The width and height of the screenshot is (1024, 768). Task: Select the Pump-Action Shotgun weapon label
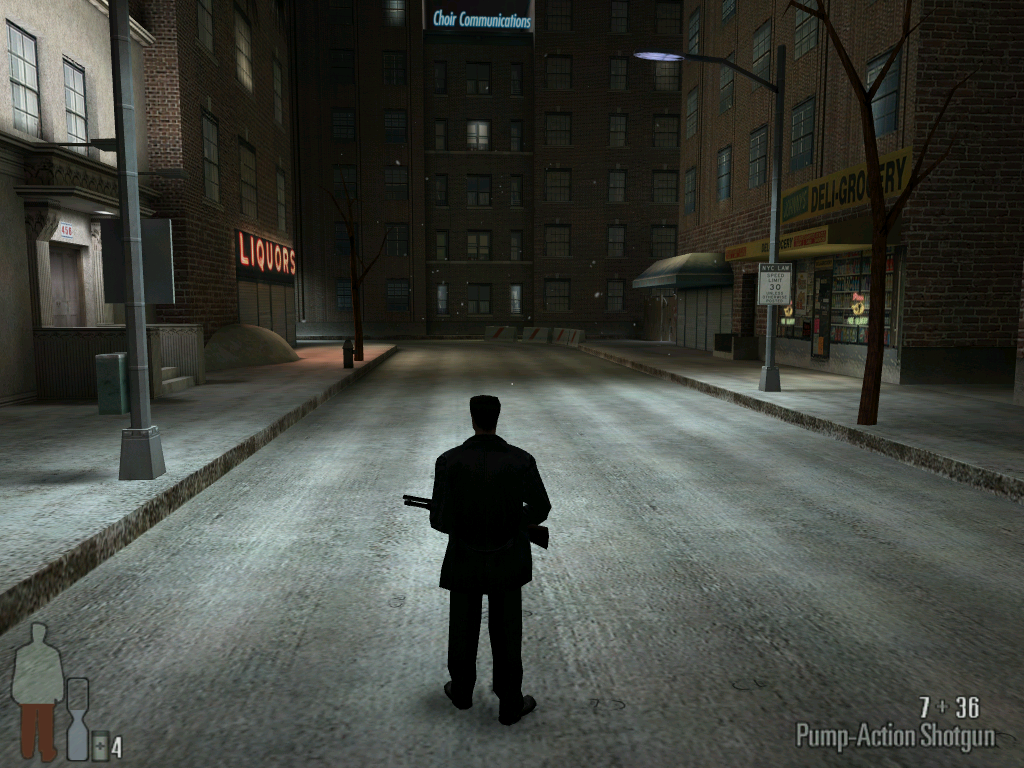pyautogui.click(x=895, y=736)
